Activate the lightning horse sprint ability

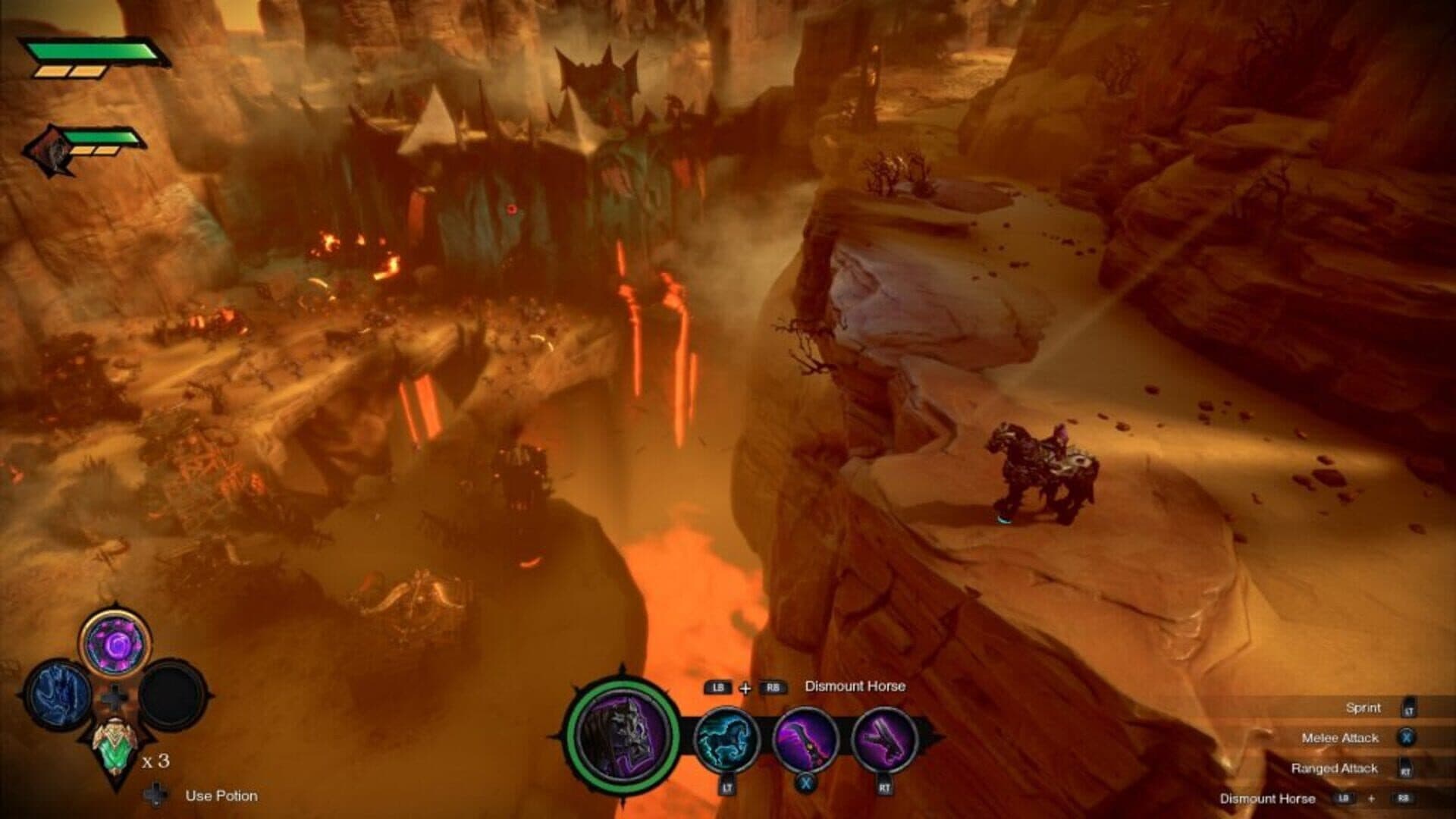pos(726,738)
